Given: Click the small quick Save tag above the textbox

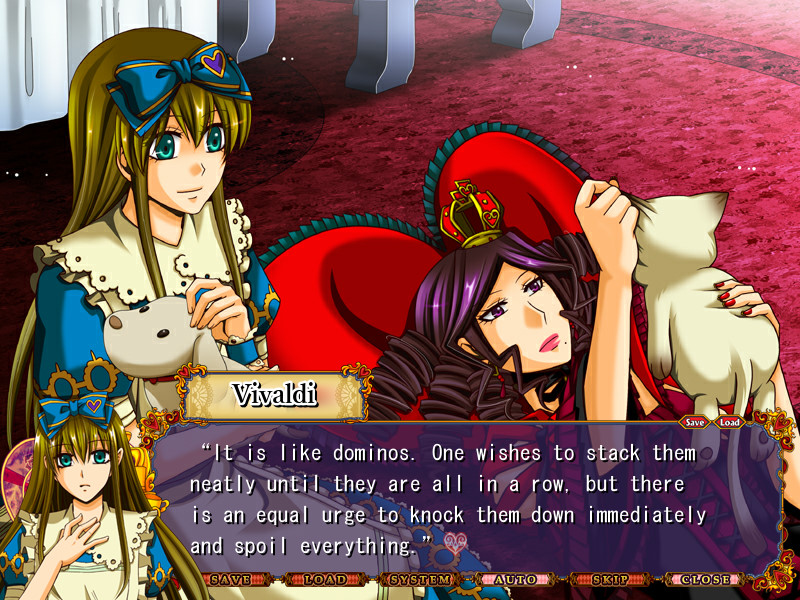Looking at the screenshot, I should coord(695,422).
